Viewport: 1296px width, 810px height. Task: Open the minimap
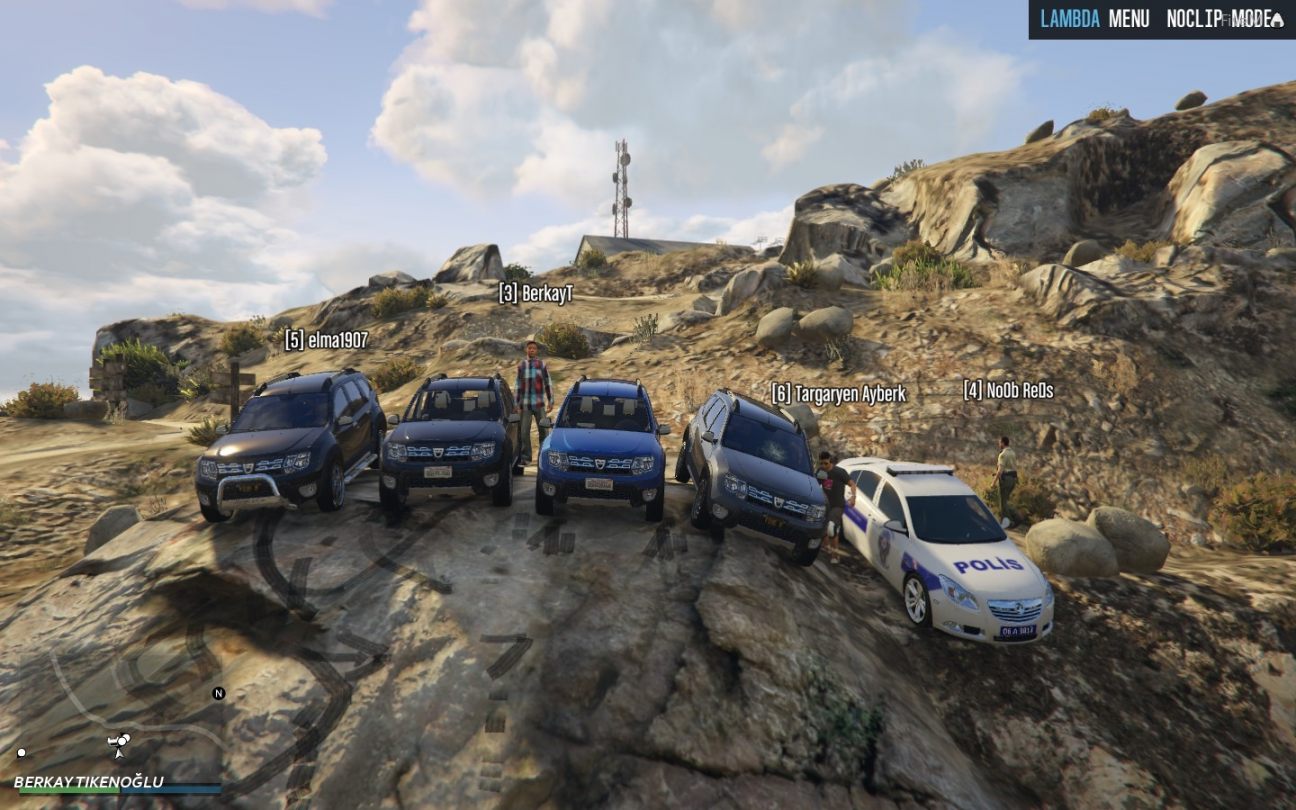click(x=118, y=720)
